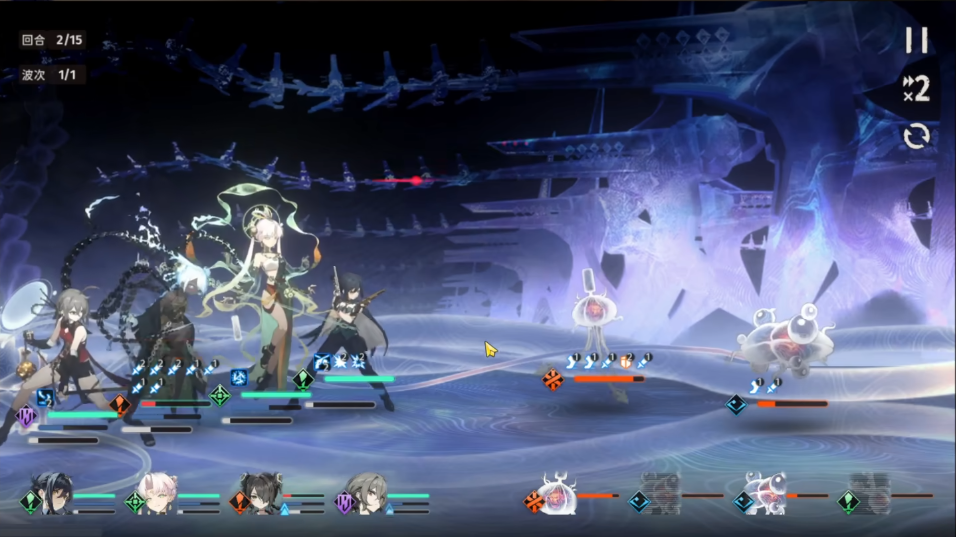Toggle the x2 battle speed

(916, 88)
